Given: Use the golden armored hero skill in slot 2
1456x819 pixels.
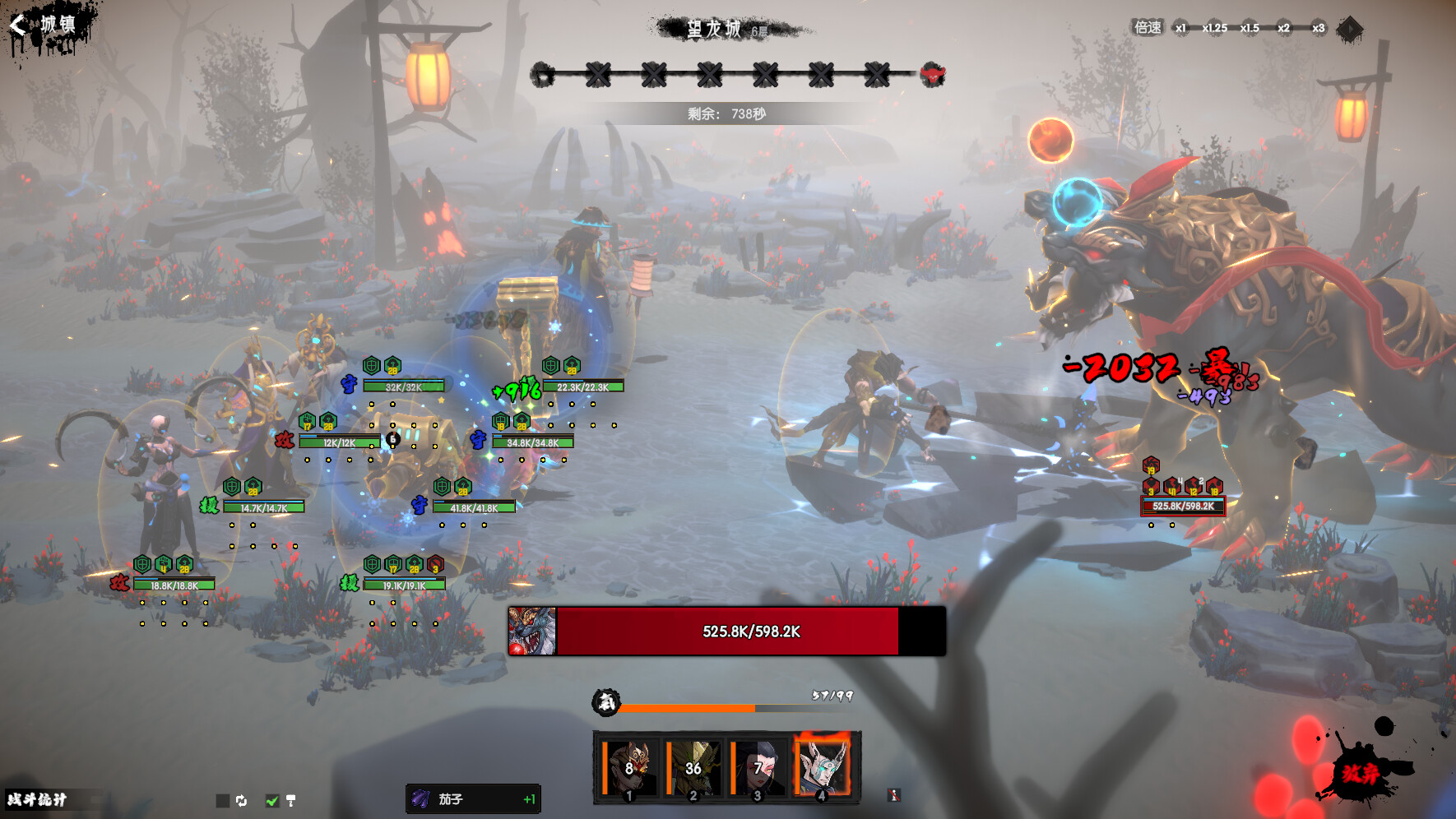Looking at the screenshot, I should pos(693,768).
